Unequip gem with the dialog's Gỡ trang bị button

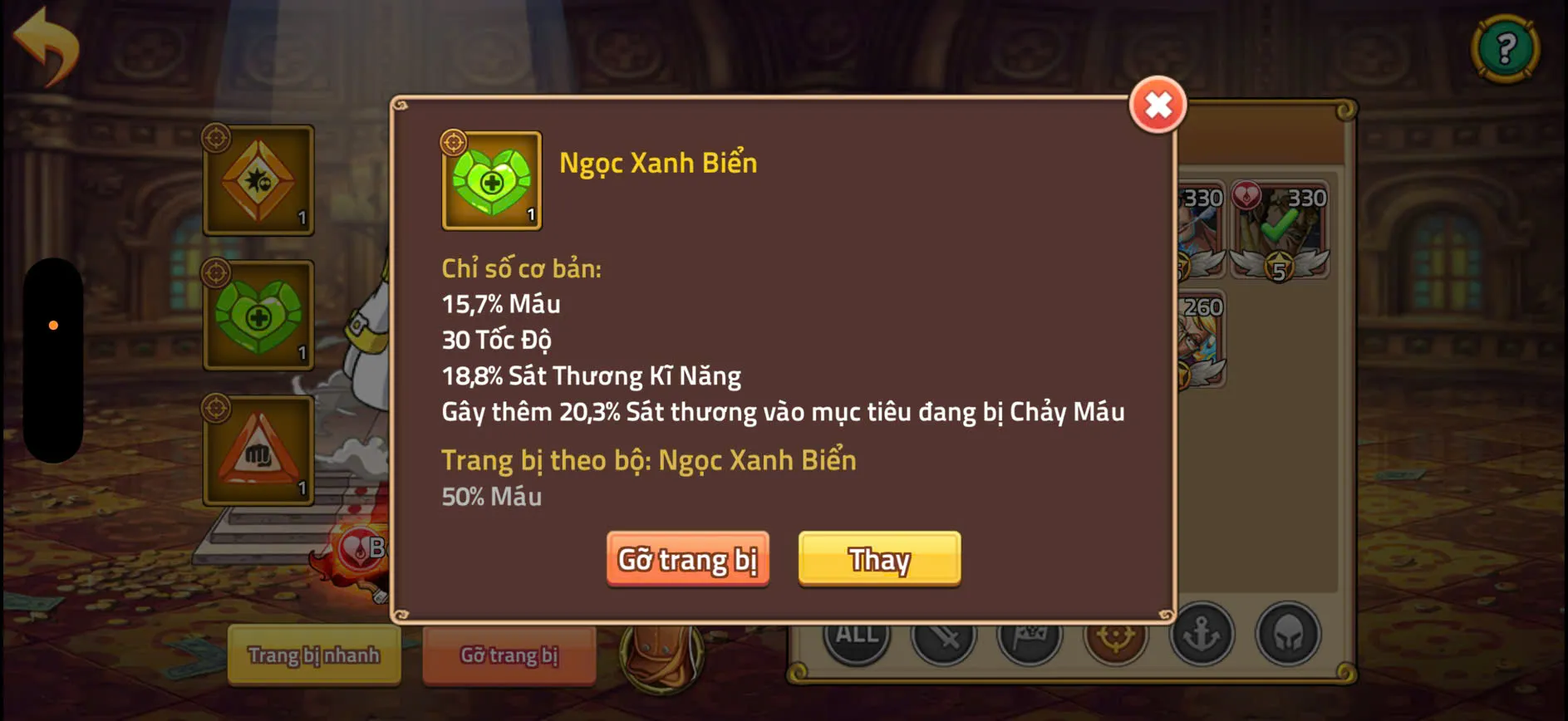pyautogui.click(x=687, y=559)
